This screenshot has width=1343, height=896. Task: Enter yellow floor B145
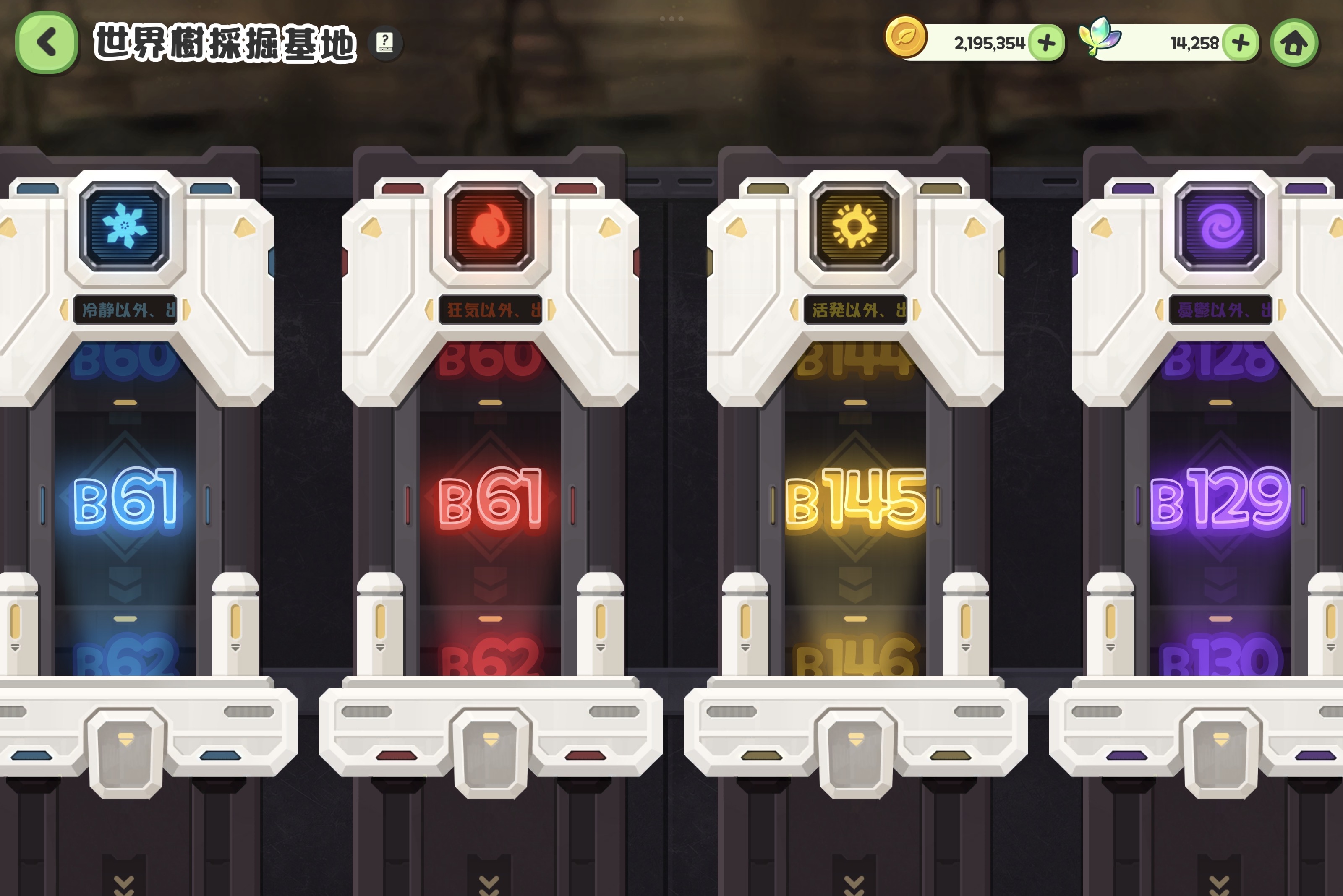(x=855, y=498)
